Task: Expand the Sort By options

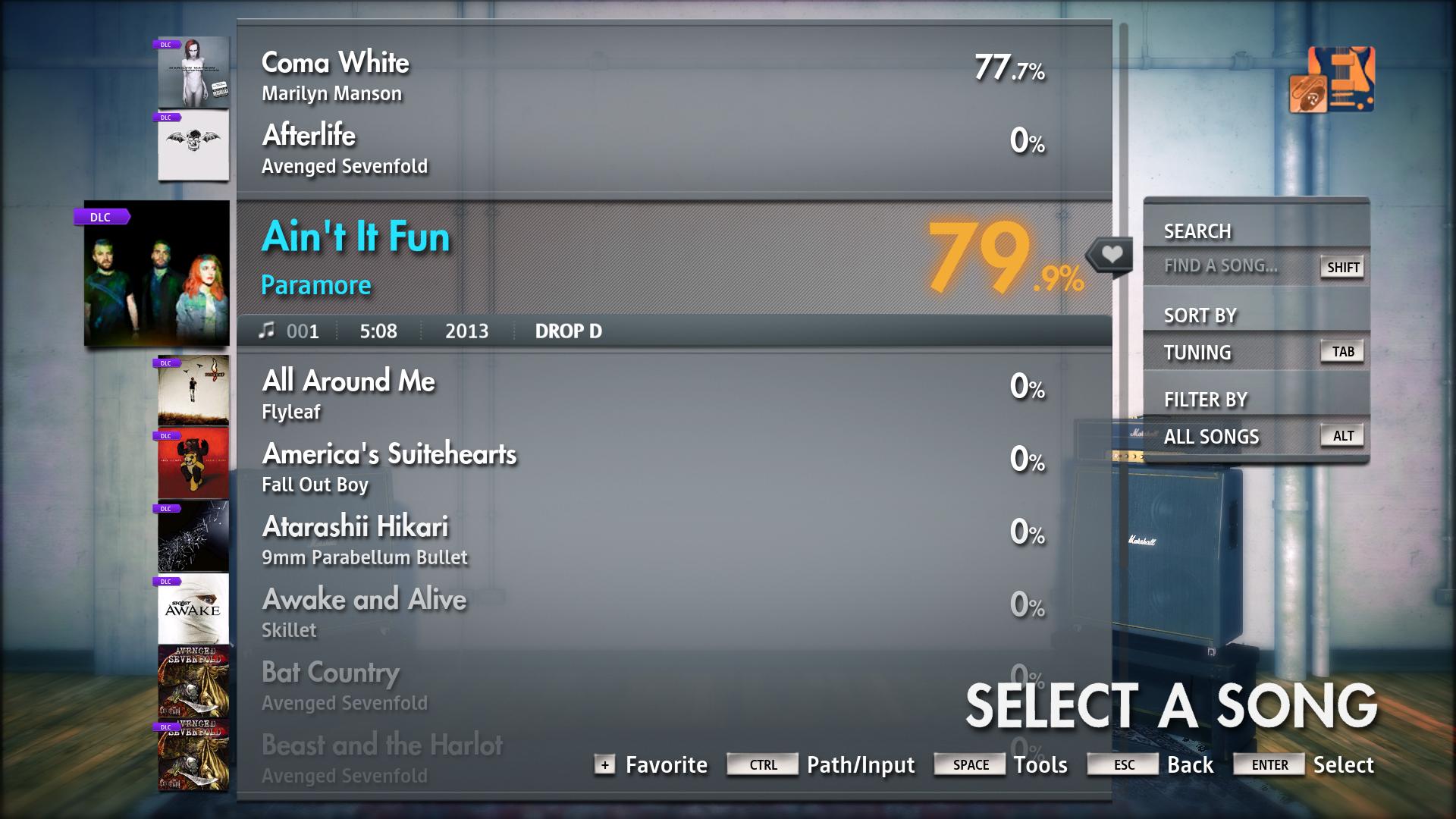Action: [x=1199, y=314]
